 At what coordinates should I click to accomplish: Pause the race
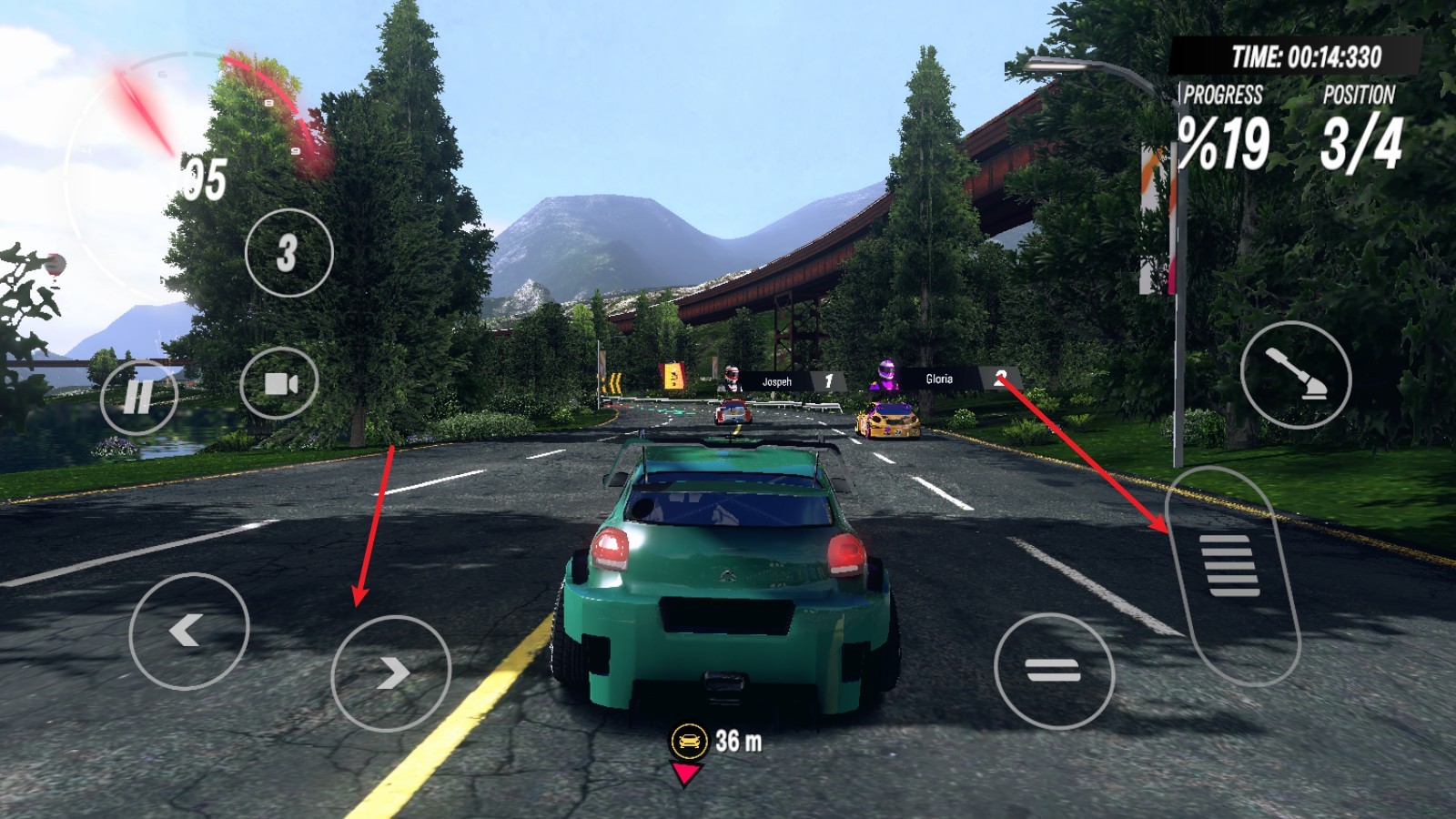(138, 397)
